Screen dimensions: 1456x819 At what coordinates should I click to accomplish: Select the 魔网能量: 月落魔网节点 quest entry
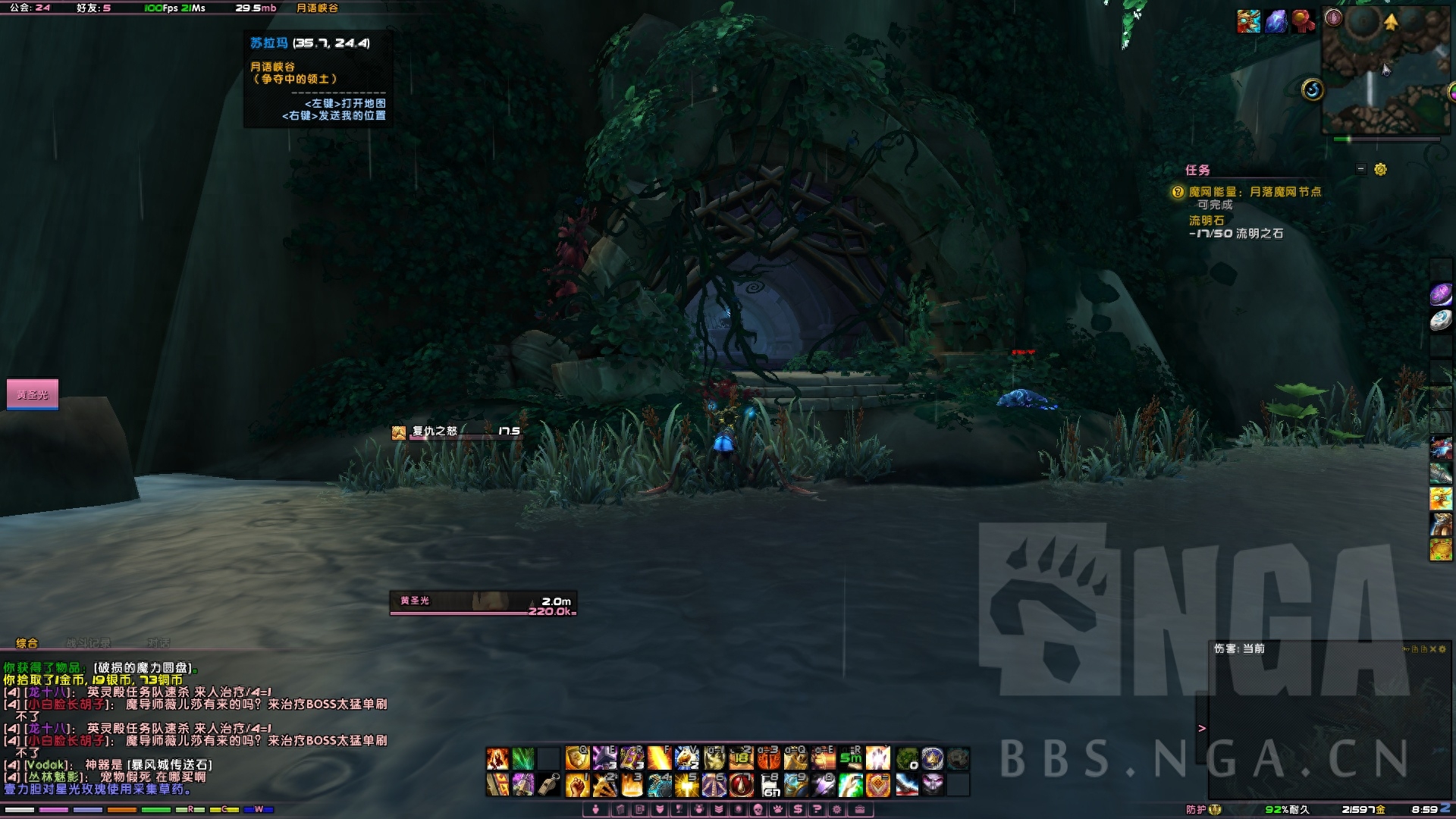[1254, 192]
